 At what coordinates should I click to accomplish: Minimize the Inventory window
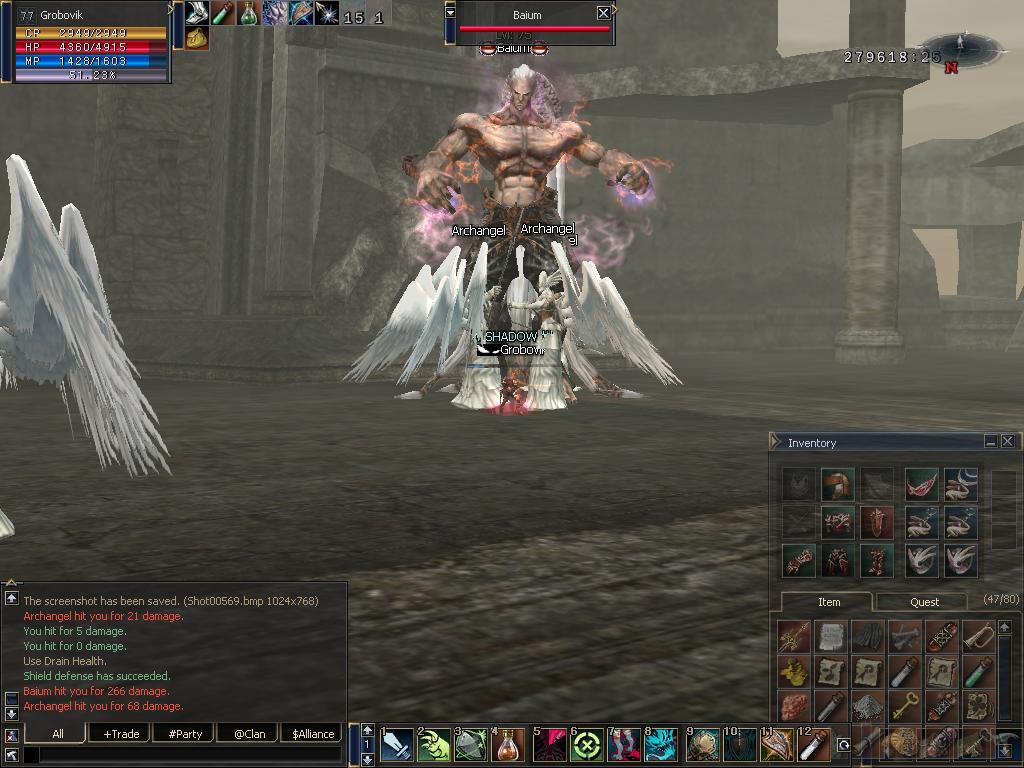tap(990, 441)
